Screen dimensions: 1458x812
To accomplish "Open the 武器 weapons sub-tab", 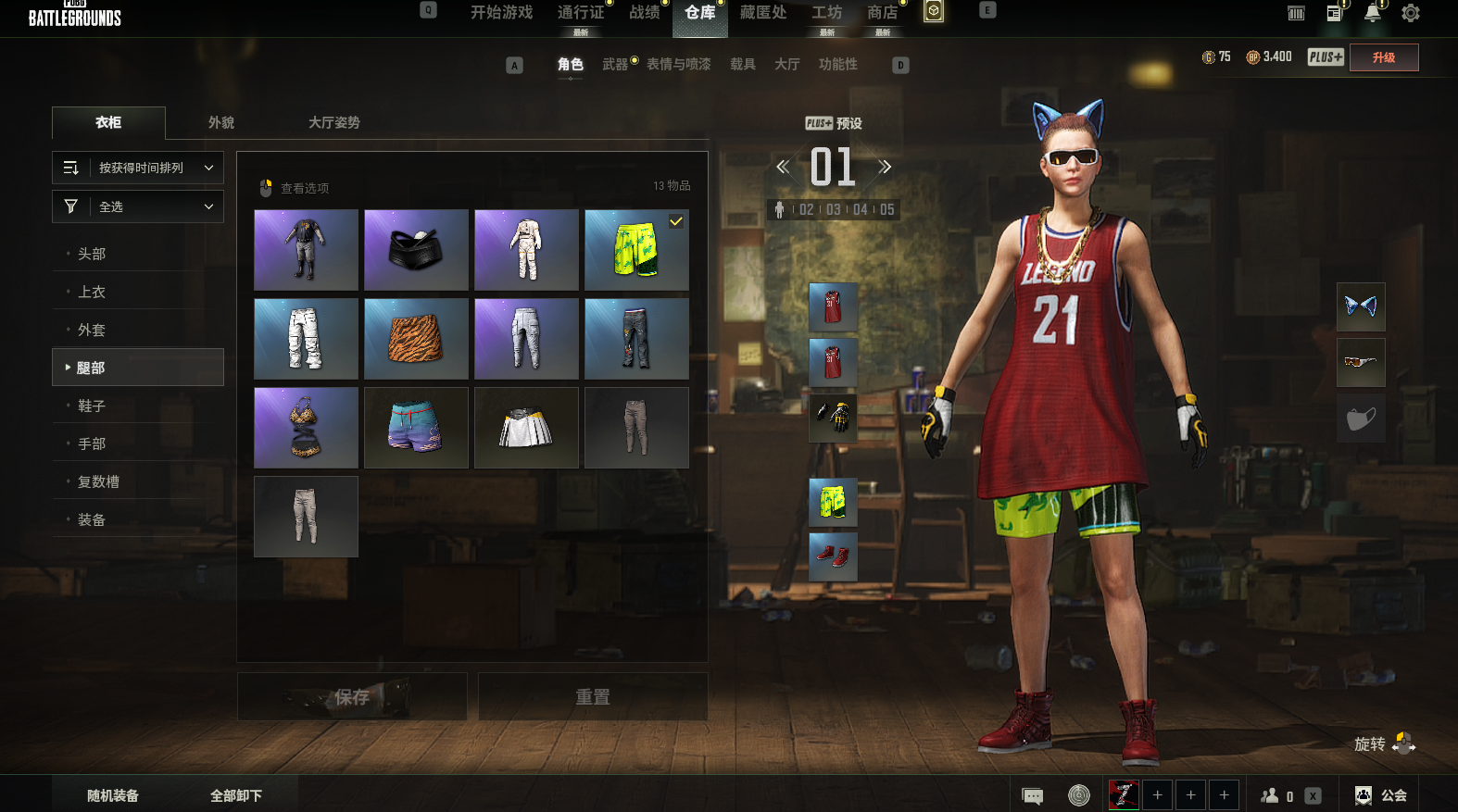I will 615,64.
